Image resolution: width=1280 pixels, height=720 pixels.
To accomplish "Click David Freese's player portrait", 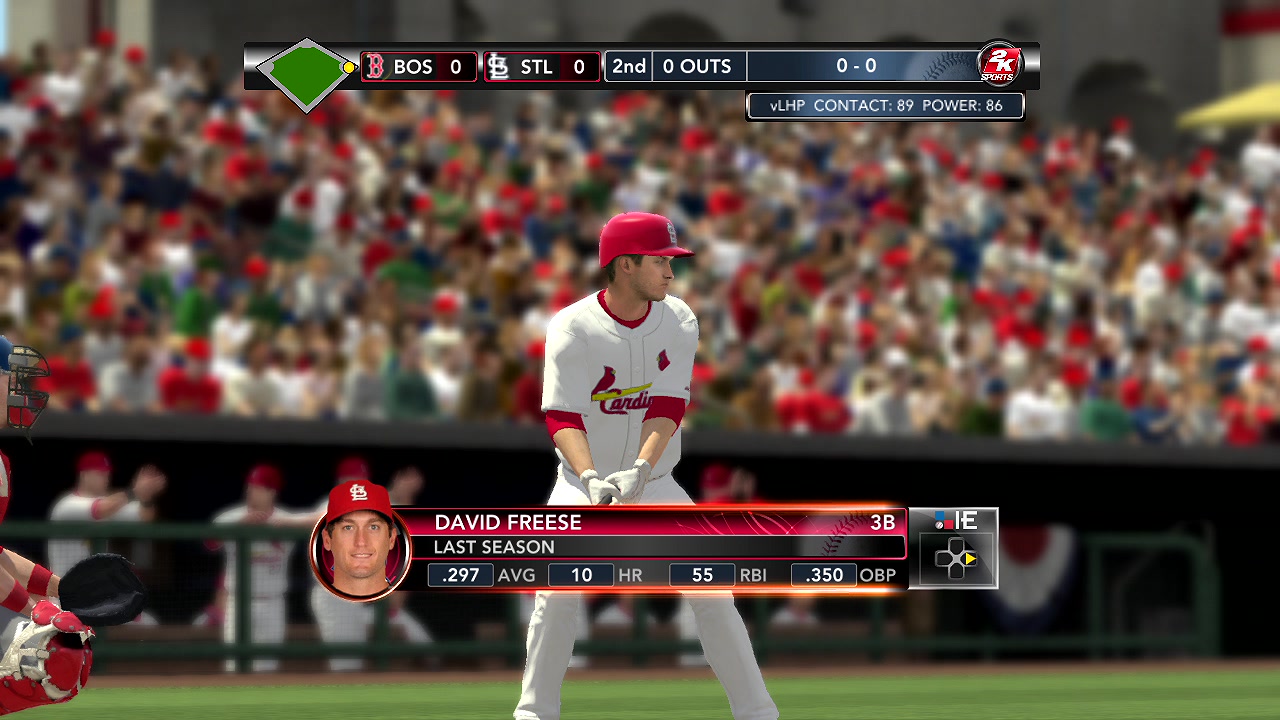I will click(361, 541).
